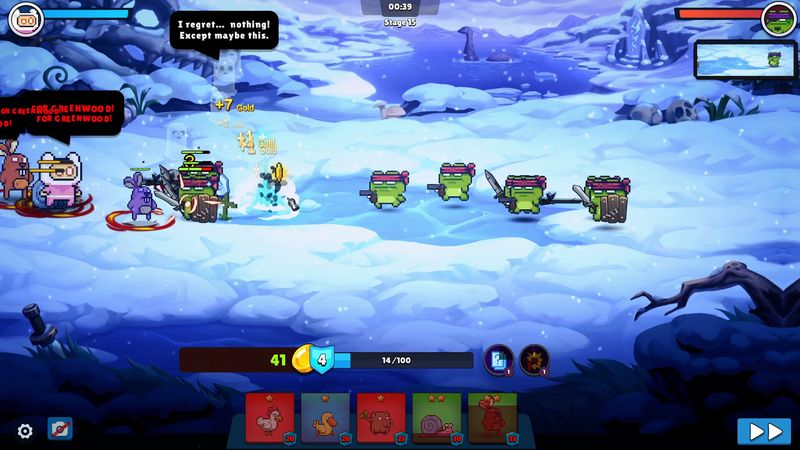Open settings via the gear icon

(x=25, y=431)
